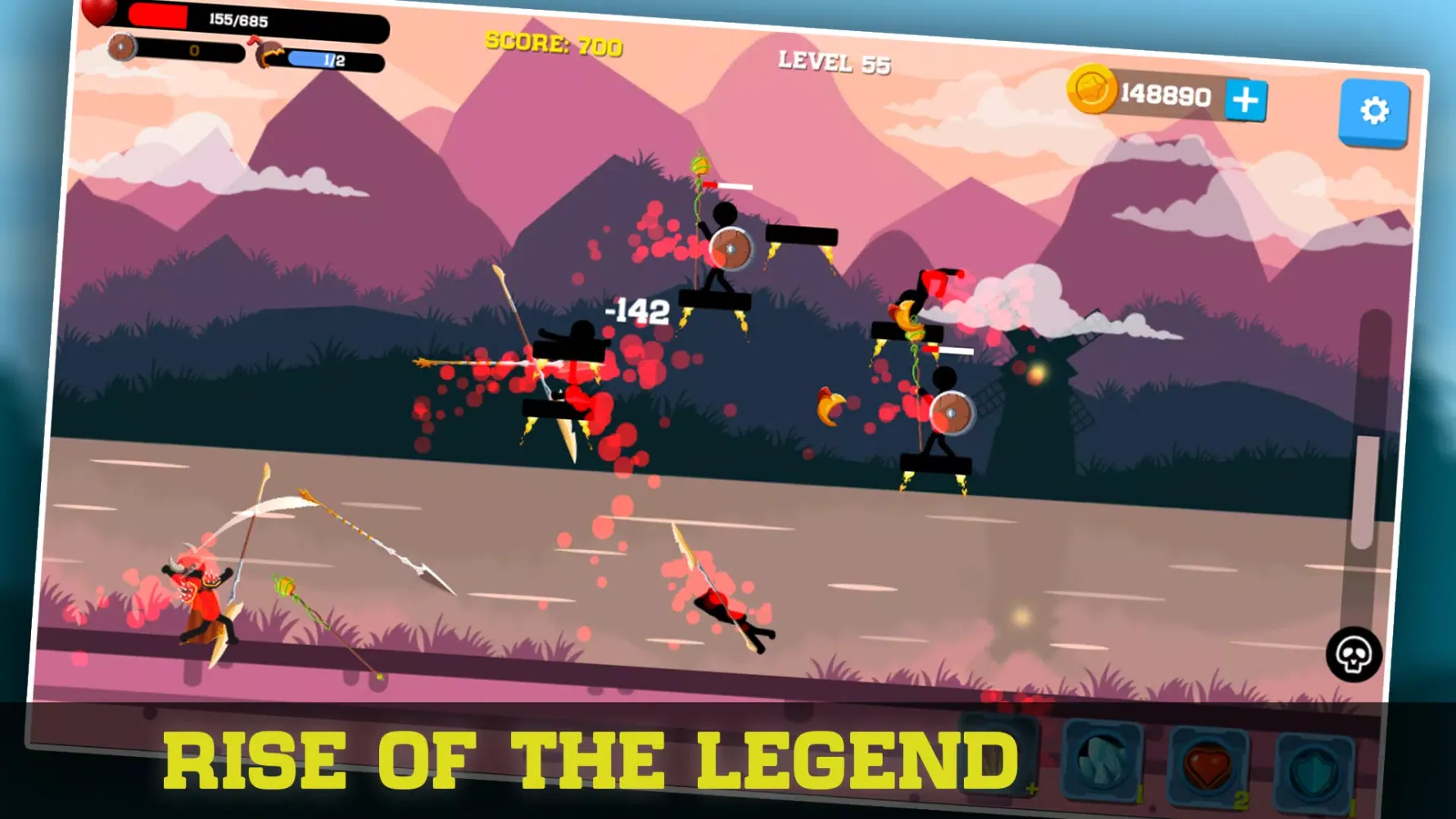Tap the SCORE: 700 display
This screenshot has height=819, width=1456.
coord(554,43)
